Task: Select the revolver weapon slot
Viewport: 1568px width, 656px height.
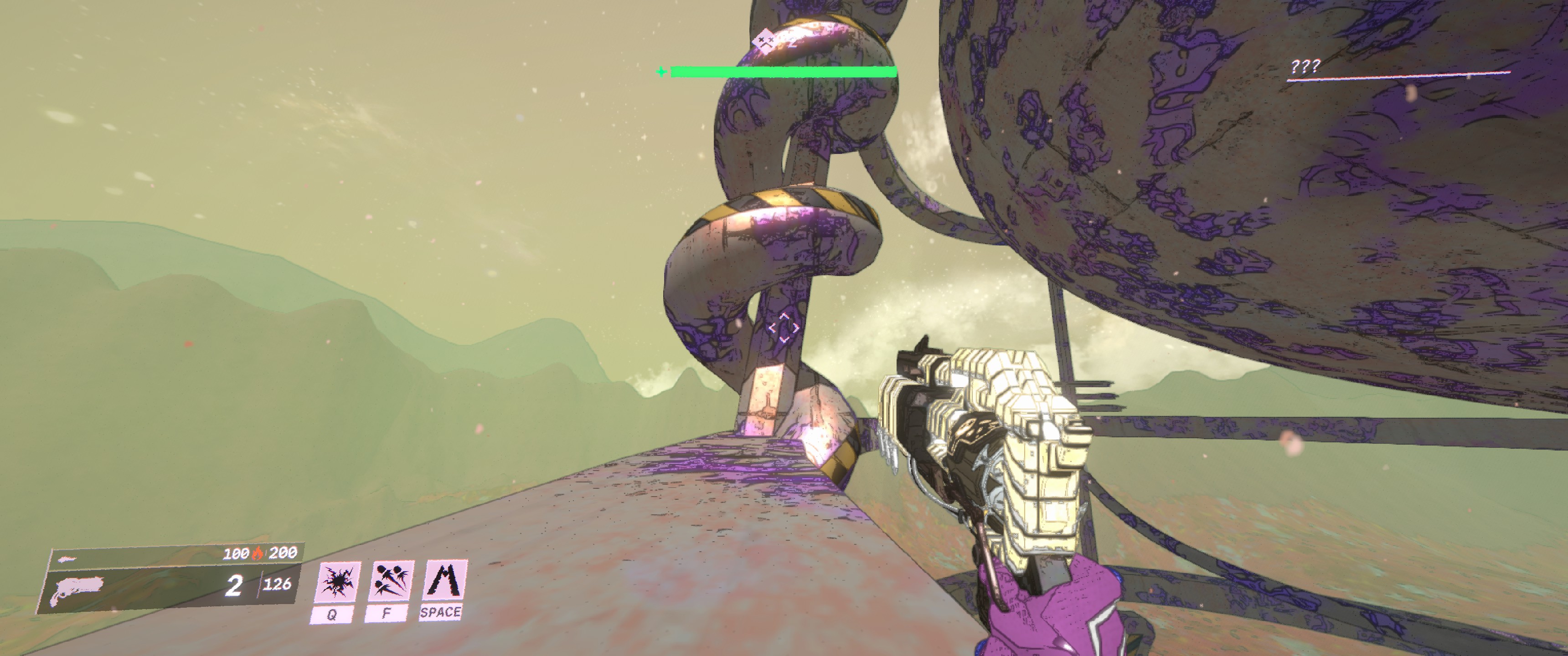Action: 78,590
